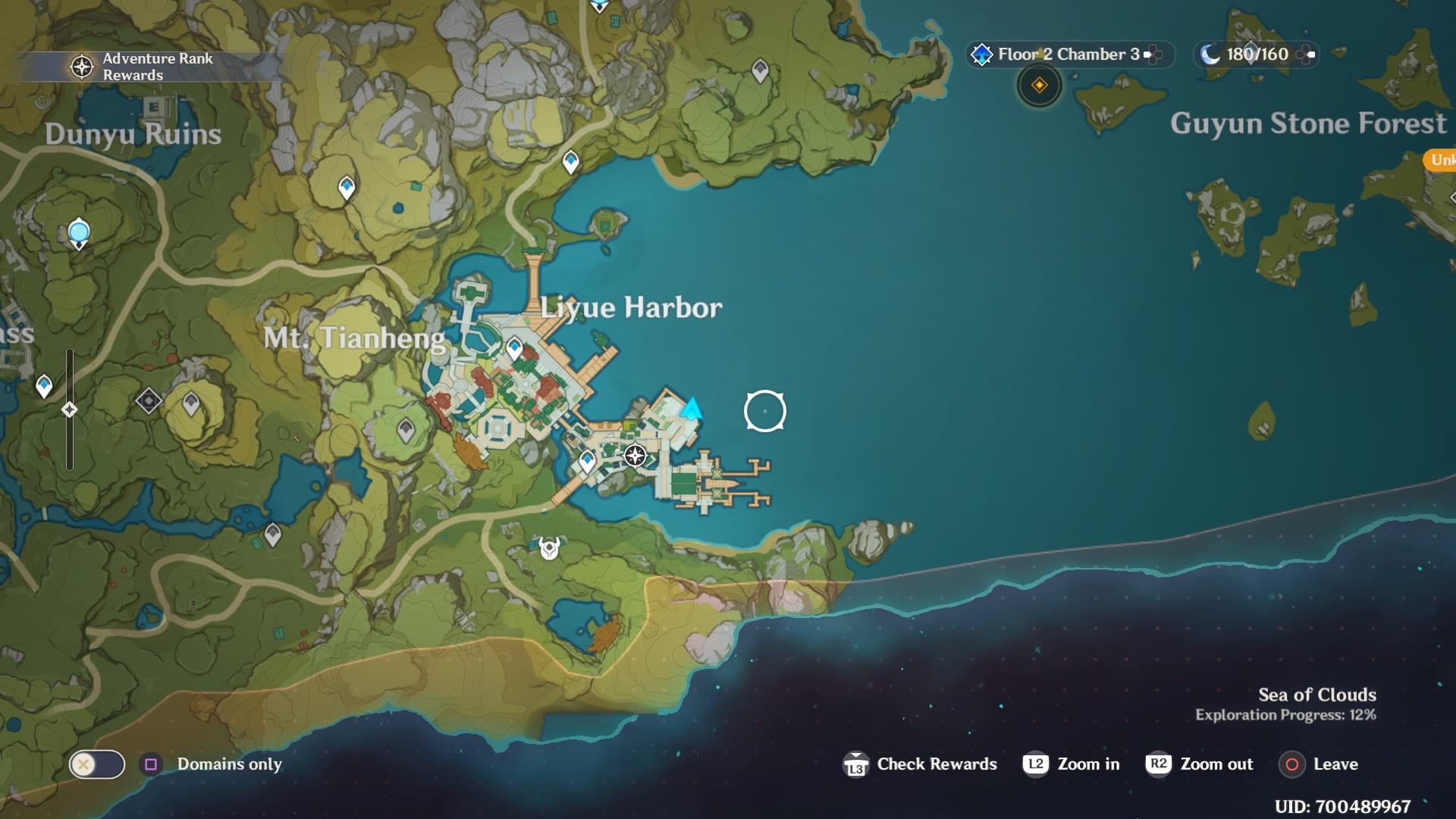The height and width of the screenshot is (819, 1456).
Task: Click the player position arrow near Liyue Harbor docks
Action: pos(691,408)
